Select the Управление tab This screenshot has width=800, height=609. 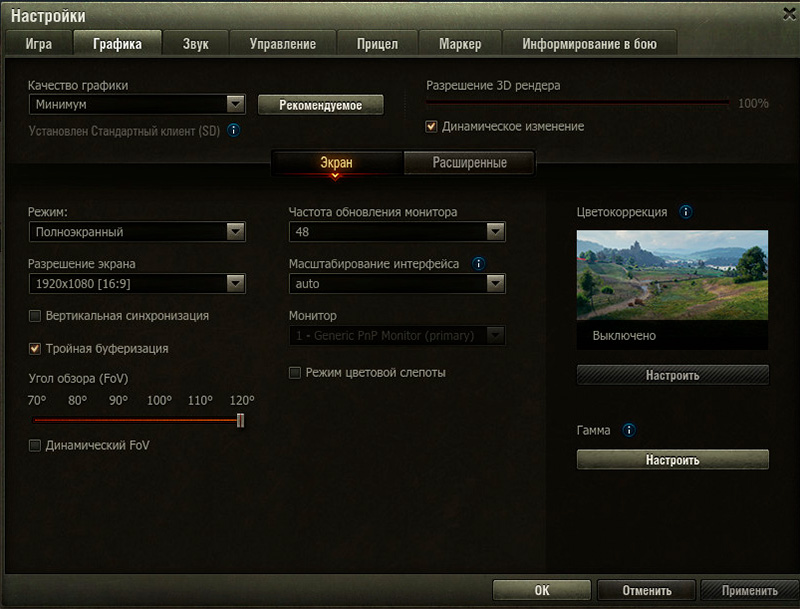282,43
